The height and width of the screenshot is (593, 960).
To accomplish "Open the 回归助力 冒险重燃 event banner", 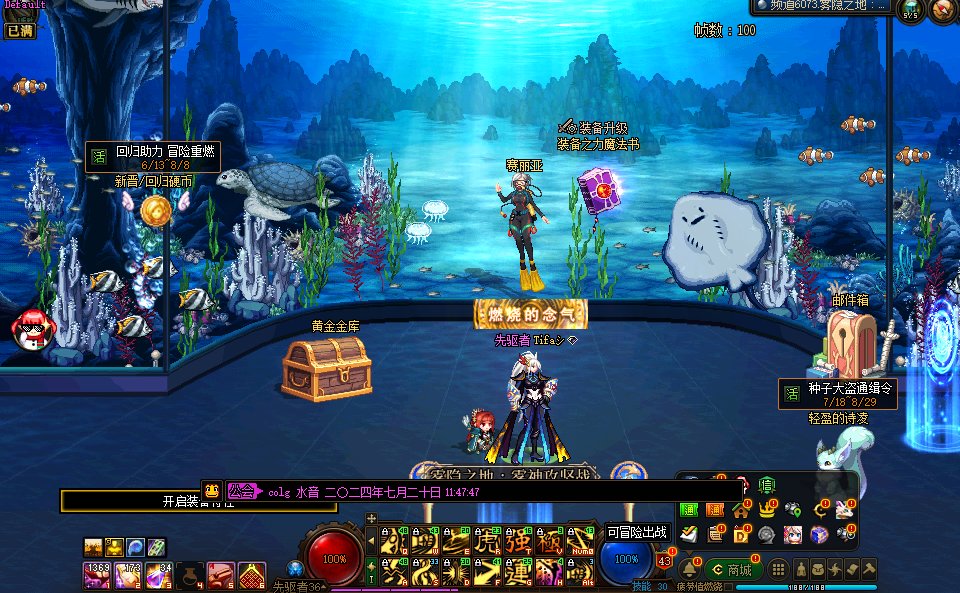I will point(153,156).
